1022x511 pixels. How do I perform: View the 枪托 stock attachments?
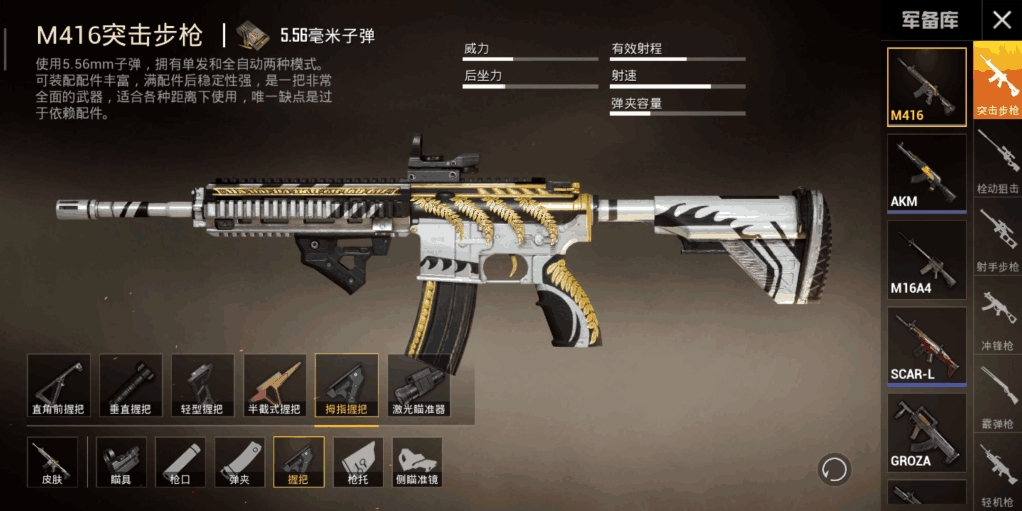[358, 463]
